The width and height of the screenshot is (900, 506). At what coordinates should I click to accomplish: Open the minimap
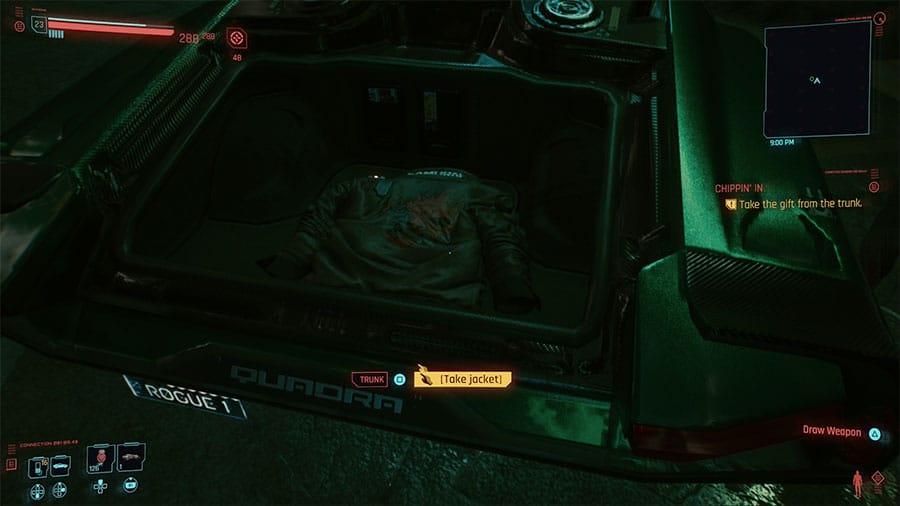[817, 79]
